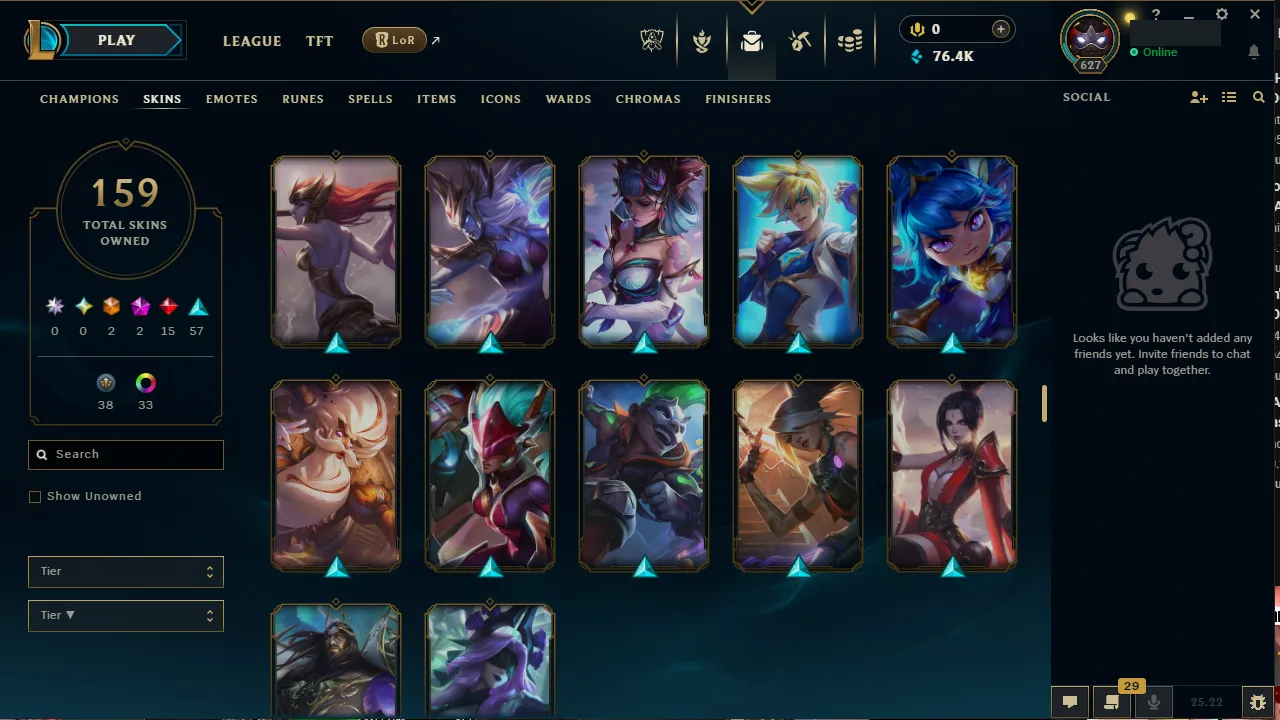
Task: Click the add friend icon in Social panel
Action: pos(1198,97)
